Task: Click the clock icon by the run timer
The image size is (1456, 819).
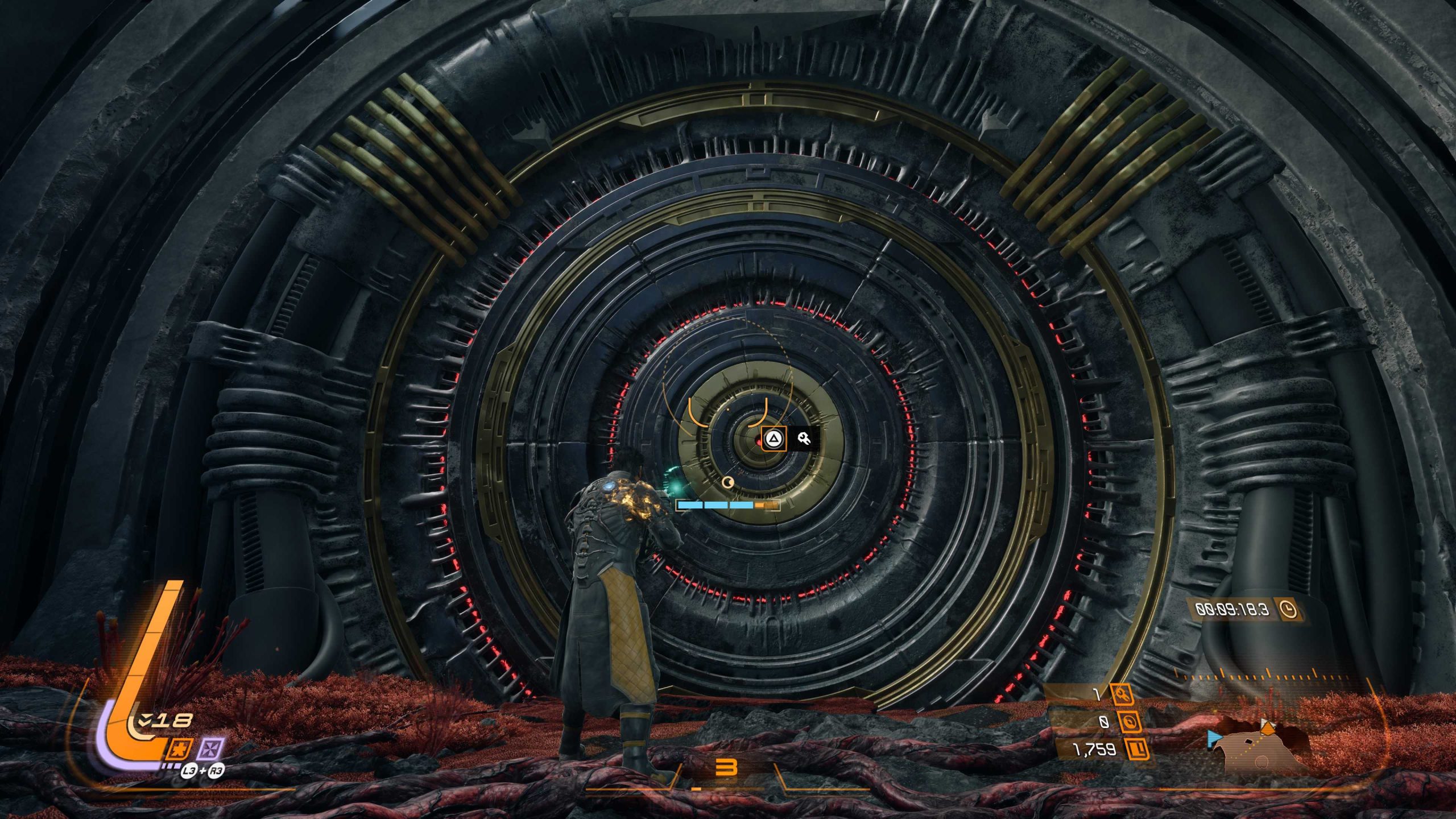Action: [x=1288, y=610]
